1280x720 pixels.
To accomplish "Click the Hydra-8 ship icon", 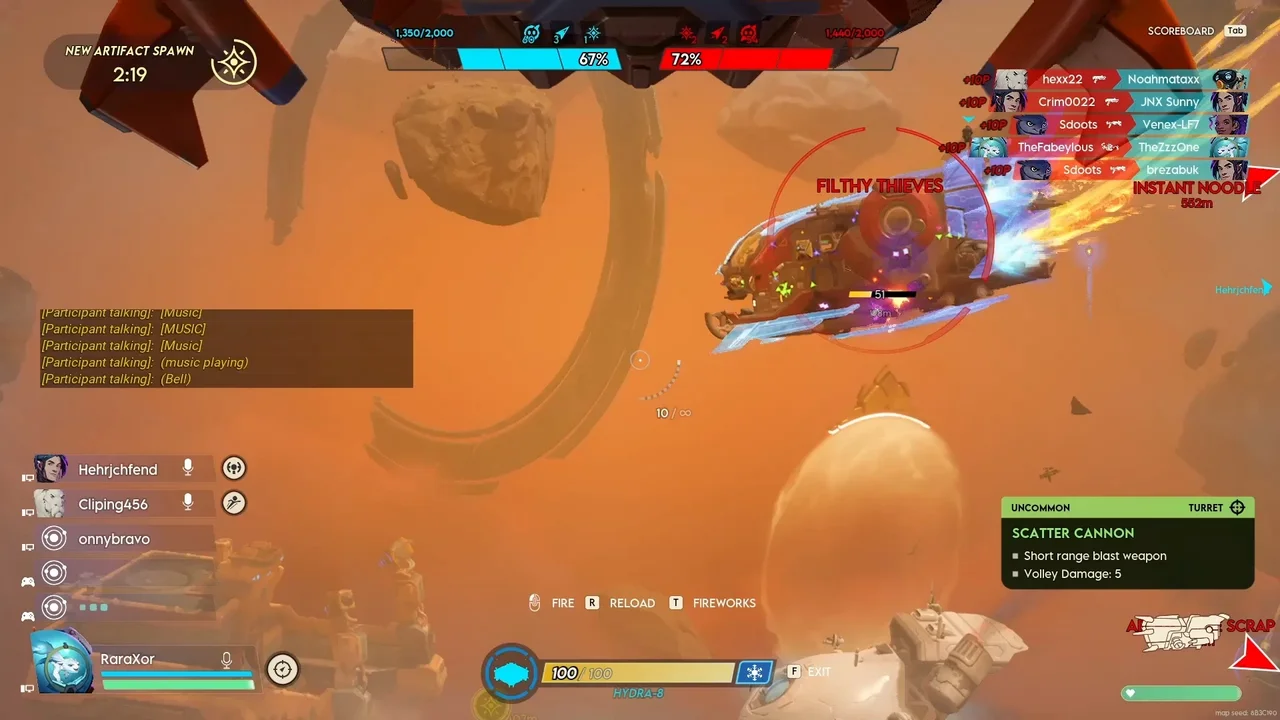I will (x=511, y=673).
